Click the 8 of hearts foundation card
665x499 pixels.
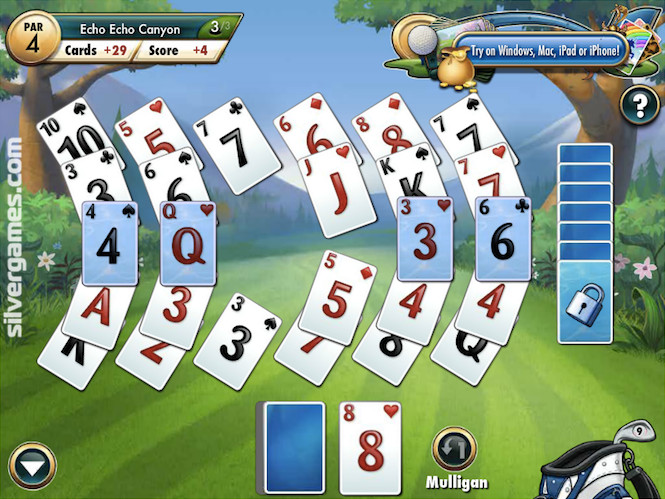click(x=370, y=447)
